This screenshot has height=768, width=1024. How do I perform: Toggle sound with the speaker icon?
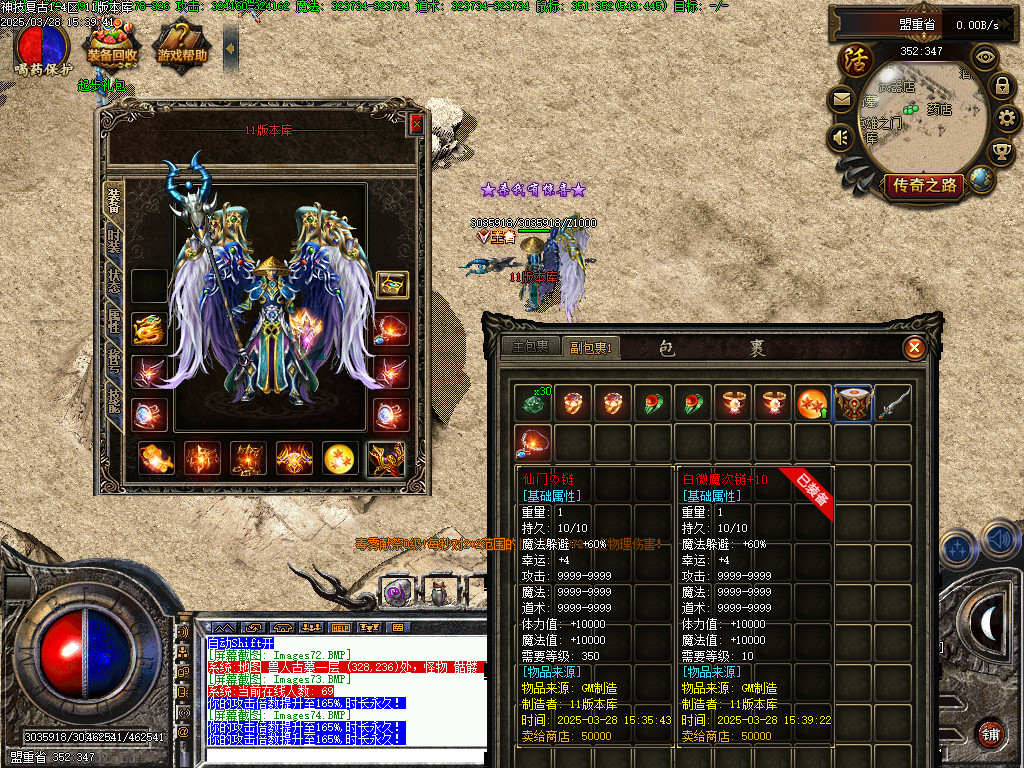click(840, 136)
